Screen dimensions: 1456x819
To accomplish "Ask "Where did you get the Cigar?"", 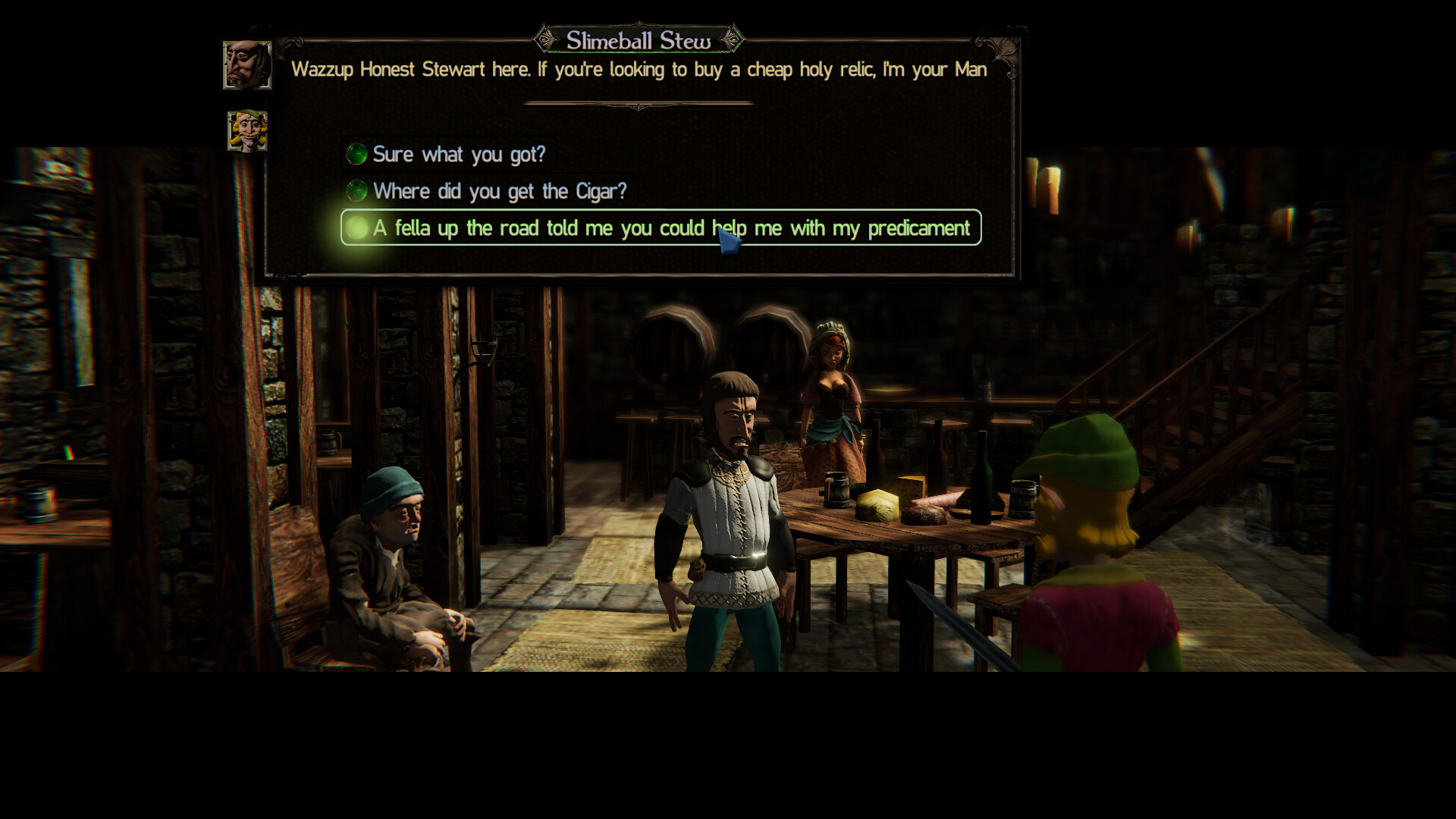I will click(x=499, y=191).
